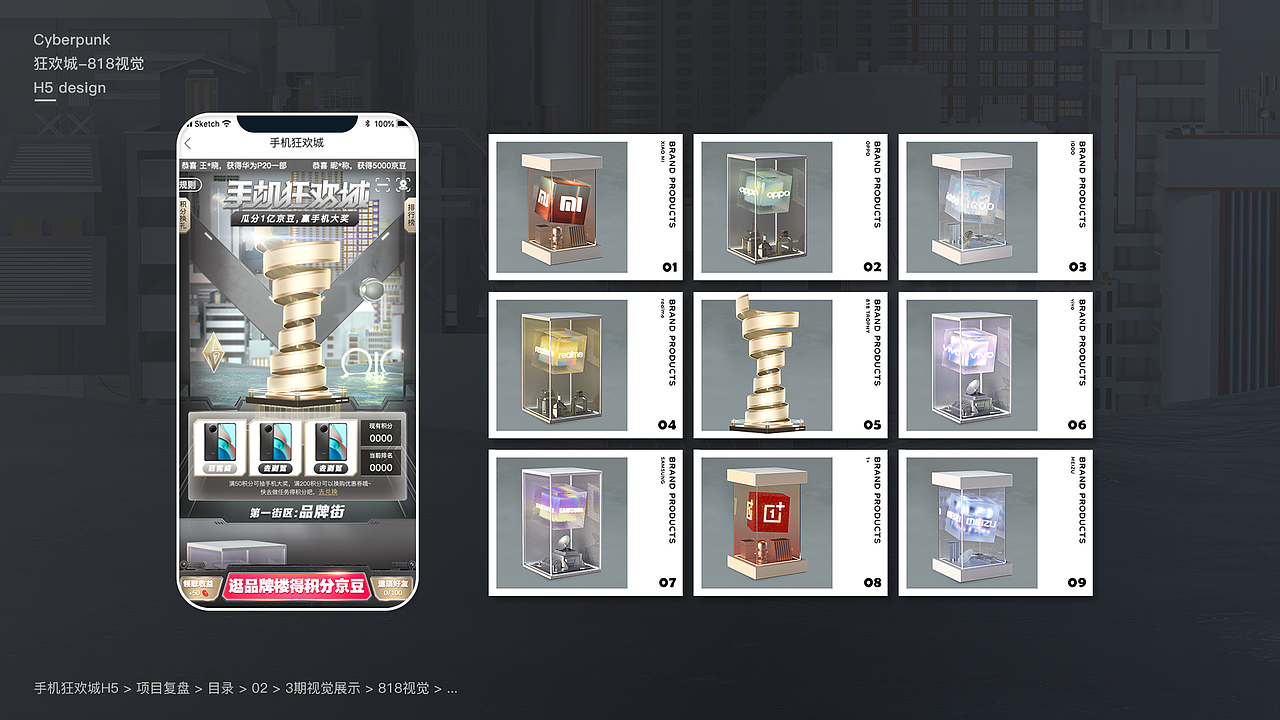Tap the pink 逛品牌楼得积分京豆 button

(297, 585)
